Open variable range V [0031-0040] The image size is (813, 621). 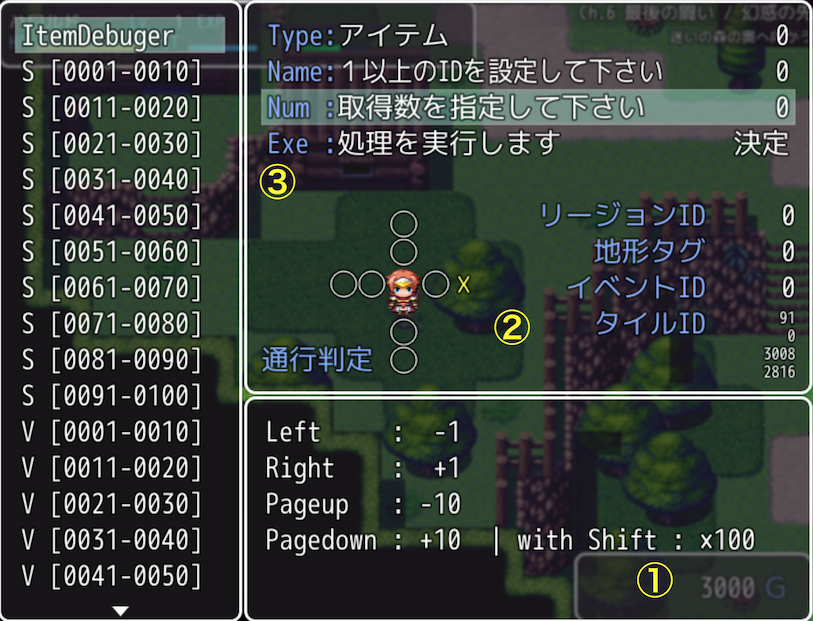point(110,540)
